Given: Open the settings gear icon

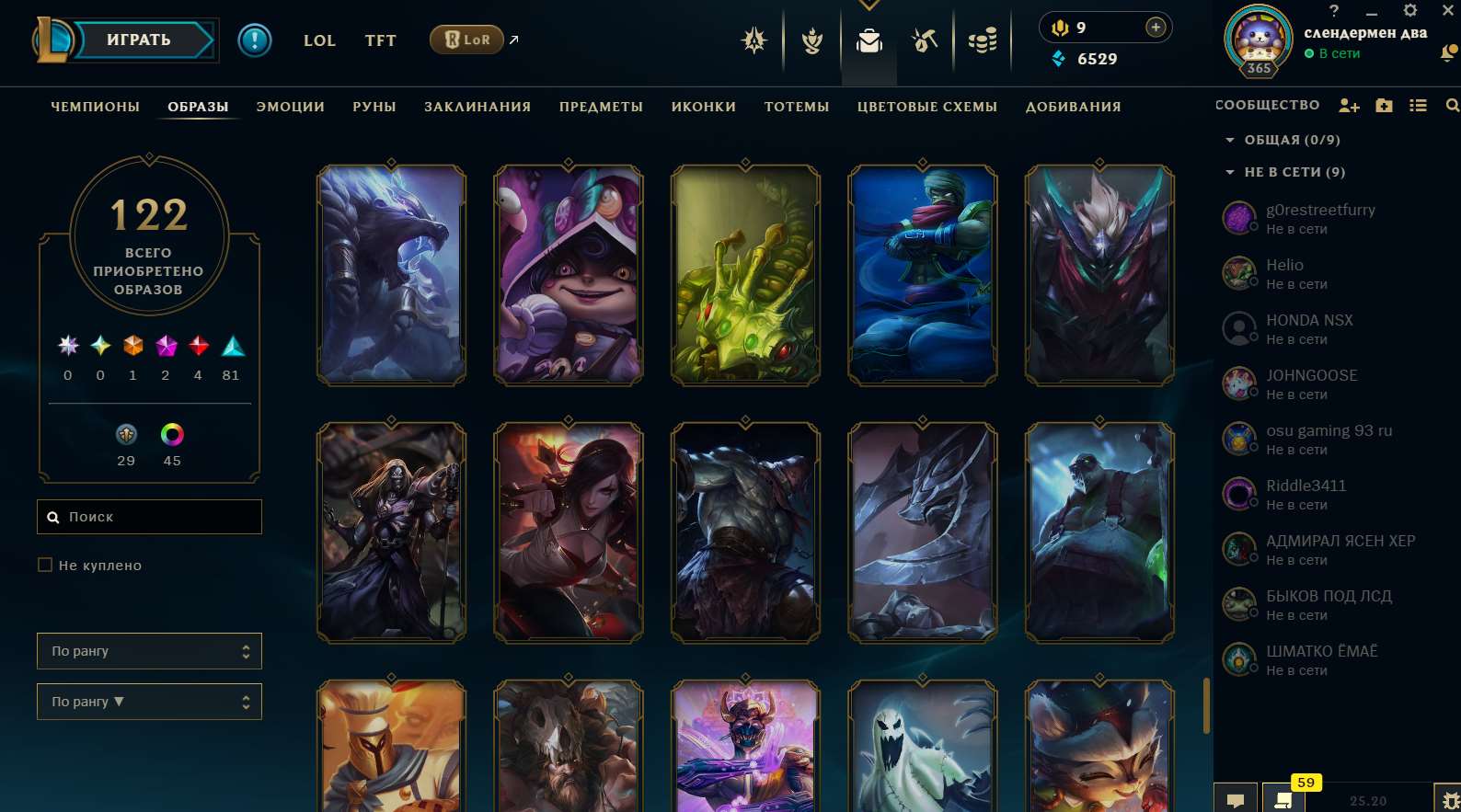Looking at the screenshot, I should 1409,11.
